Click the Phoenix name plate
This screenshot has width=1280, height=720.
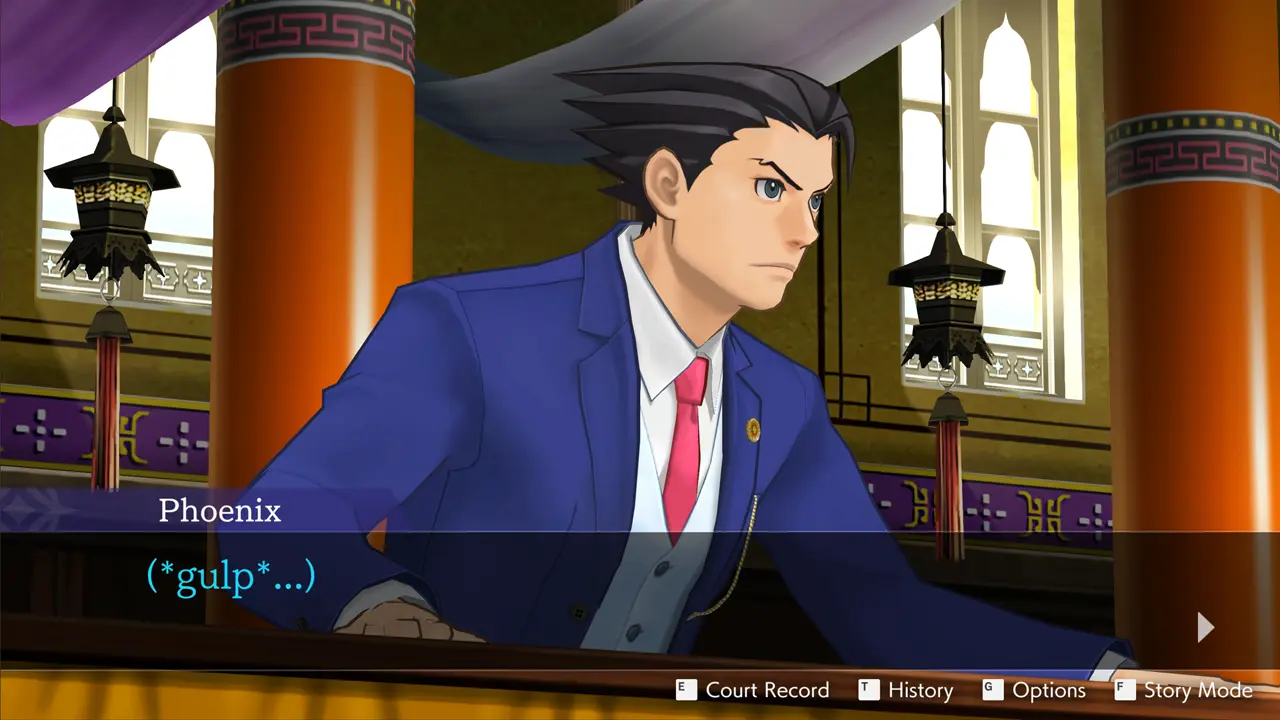(x=220, y=511)
